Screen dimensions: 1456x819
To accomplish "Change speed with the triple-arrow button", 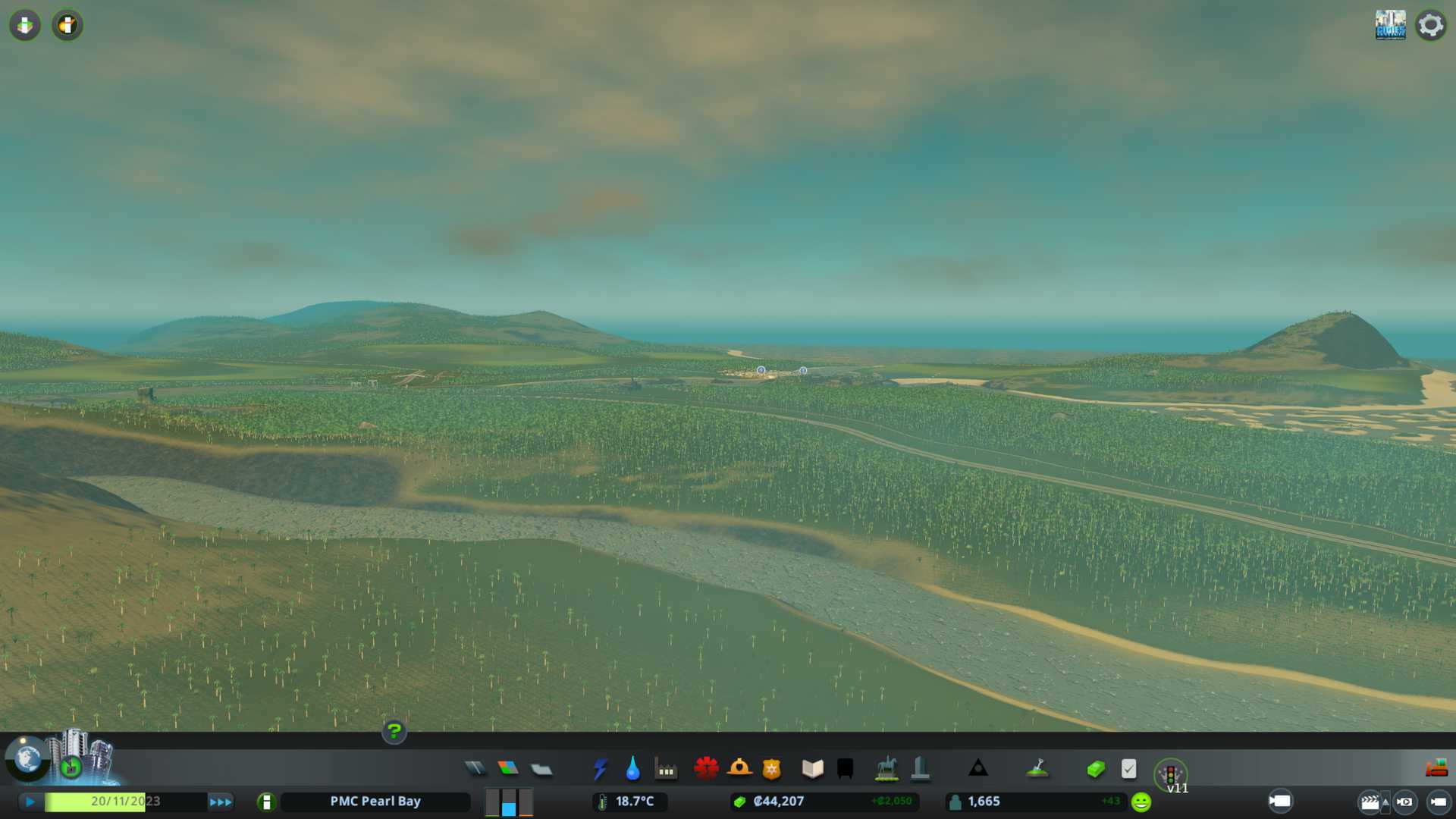I will click(x=221, y=802).
